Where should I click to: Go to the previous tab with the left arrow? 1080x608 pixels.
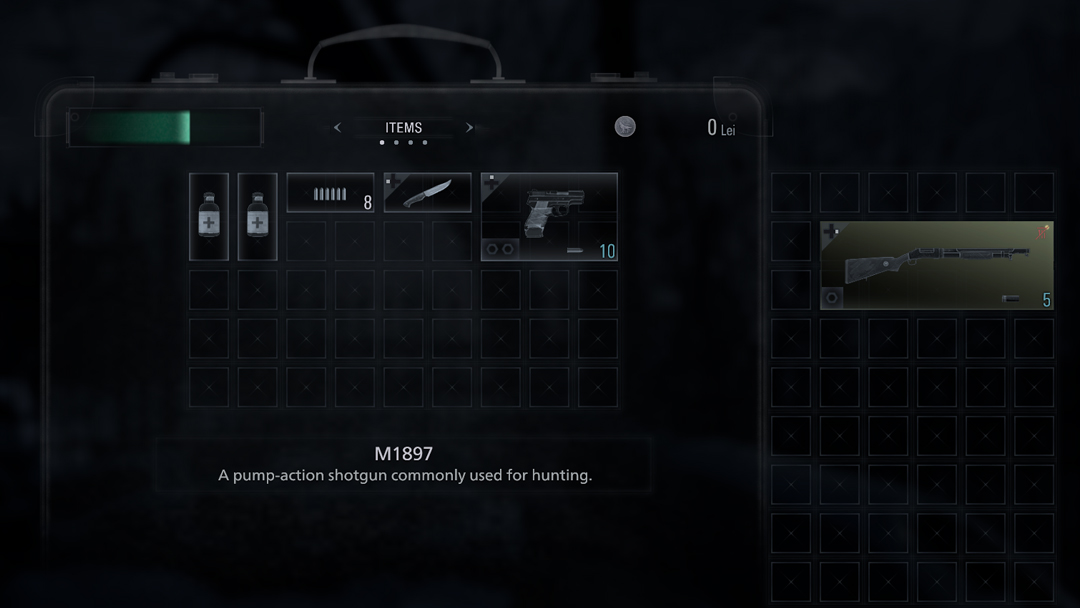pos(337,128)
